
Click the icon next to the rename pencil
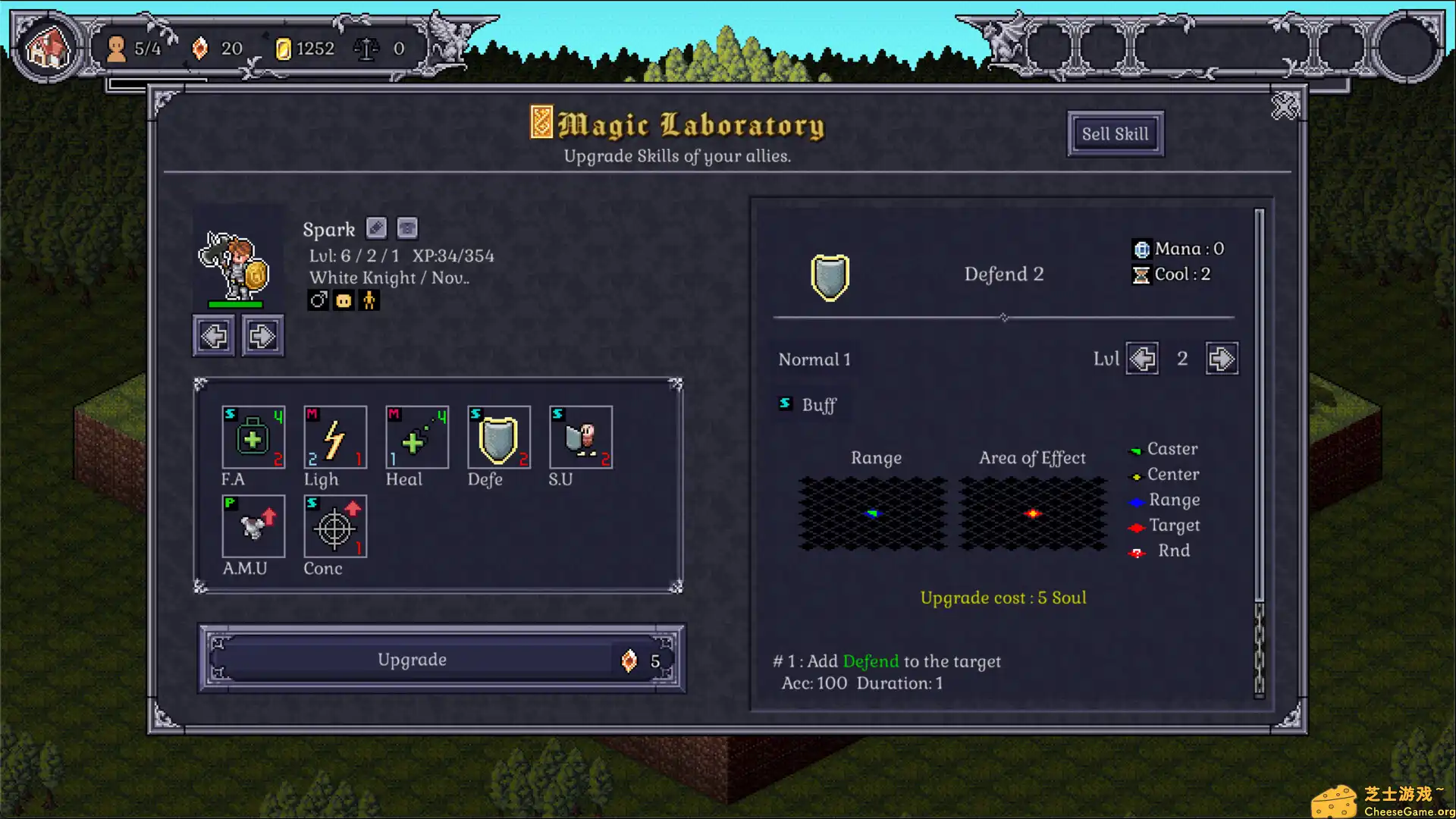tap(407, 228)
